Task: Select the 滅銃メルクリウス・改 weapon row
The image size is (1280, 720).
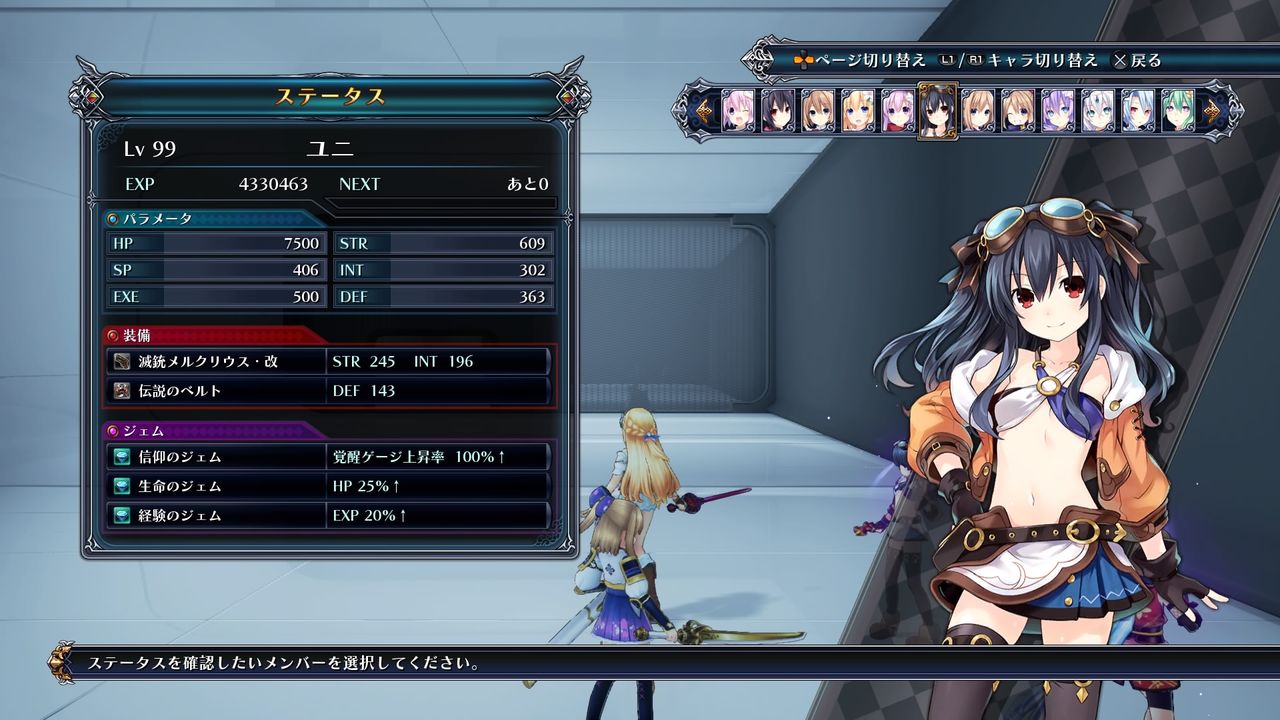Action: pos(328,361)
